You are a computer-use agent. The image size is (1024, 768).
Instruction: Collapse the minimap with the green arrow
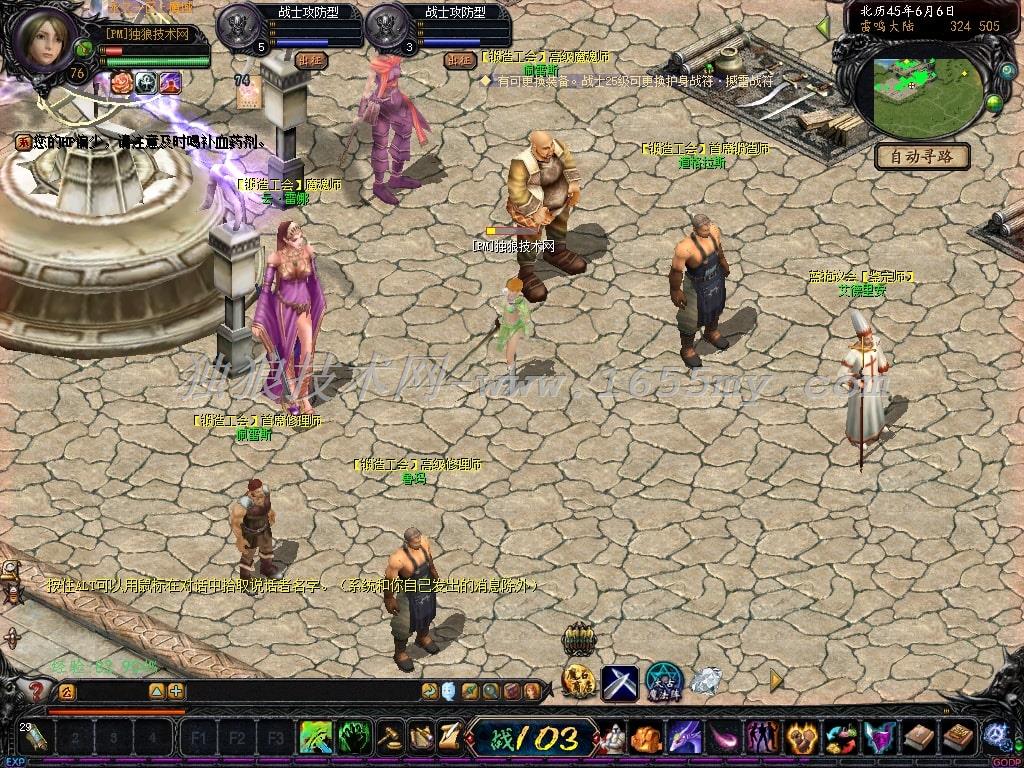point(823,27)
